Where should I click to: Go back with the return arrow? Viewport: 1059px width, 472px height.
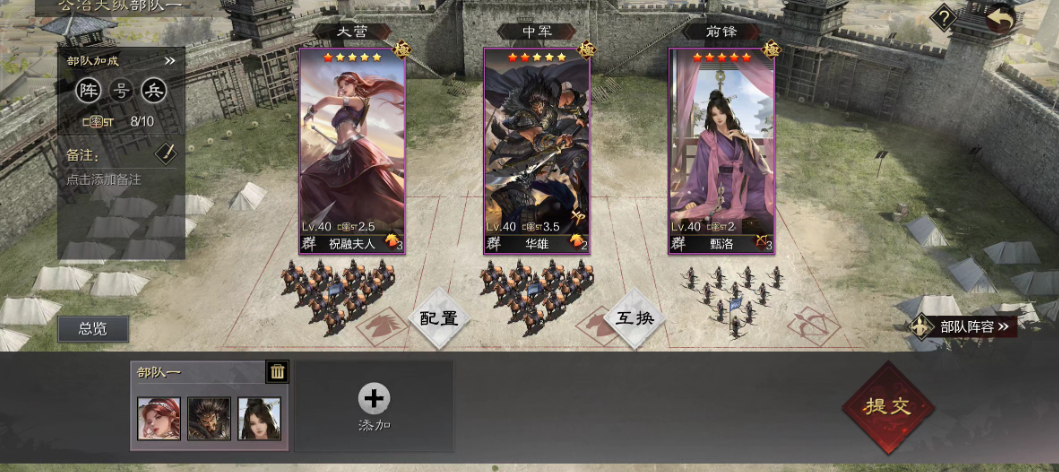[998, 18]
